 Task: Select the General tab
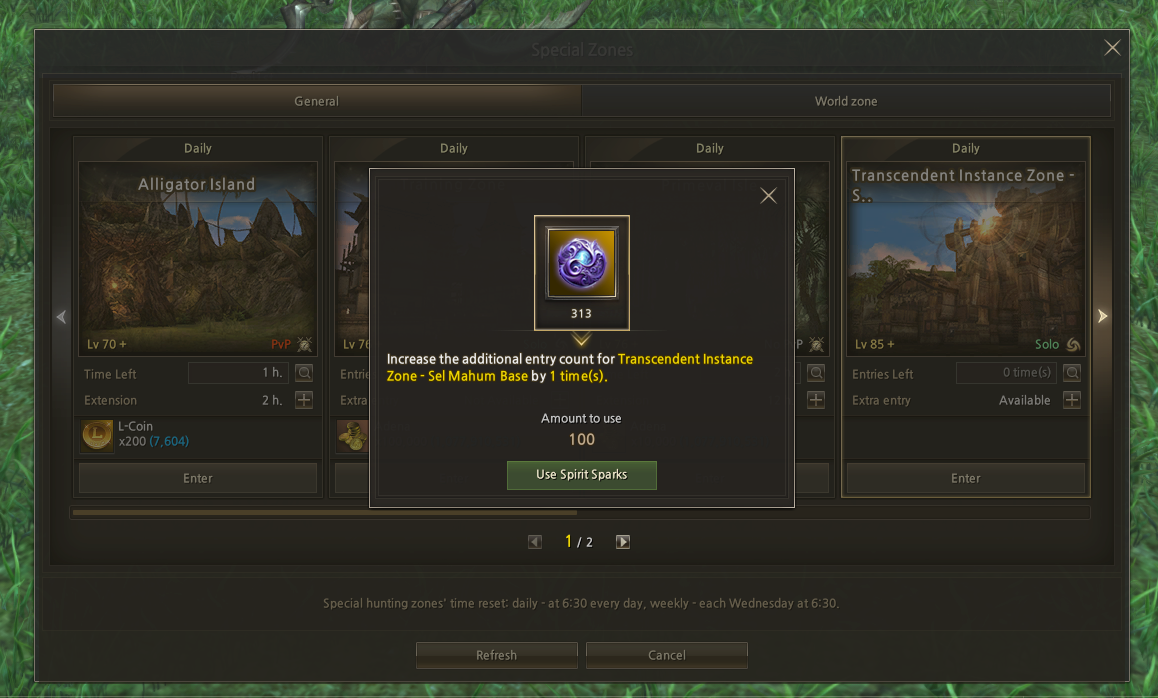pyautogui.click(x=316, y=101)
